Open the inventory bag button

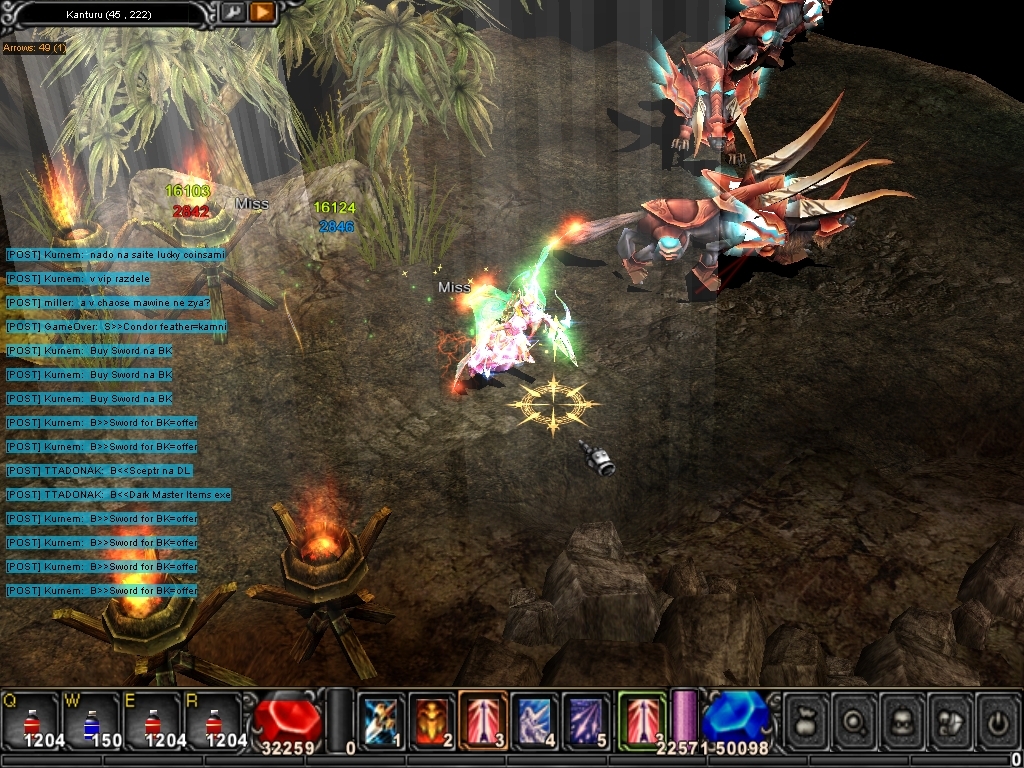[806, 721]
